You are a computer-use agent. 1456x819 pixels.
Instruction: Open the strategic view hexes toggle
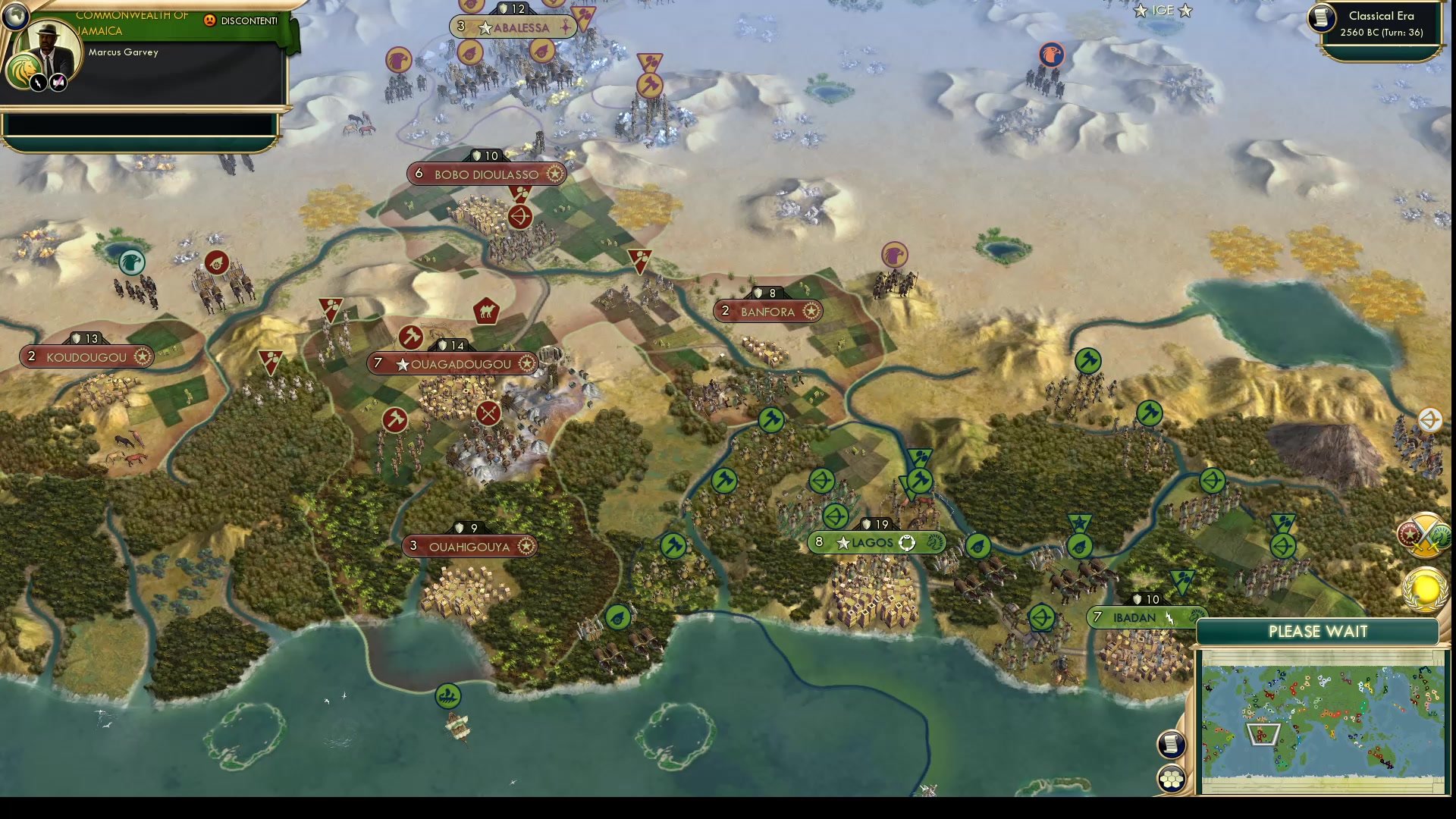pos(1171,780)
